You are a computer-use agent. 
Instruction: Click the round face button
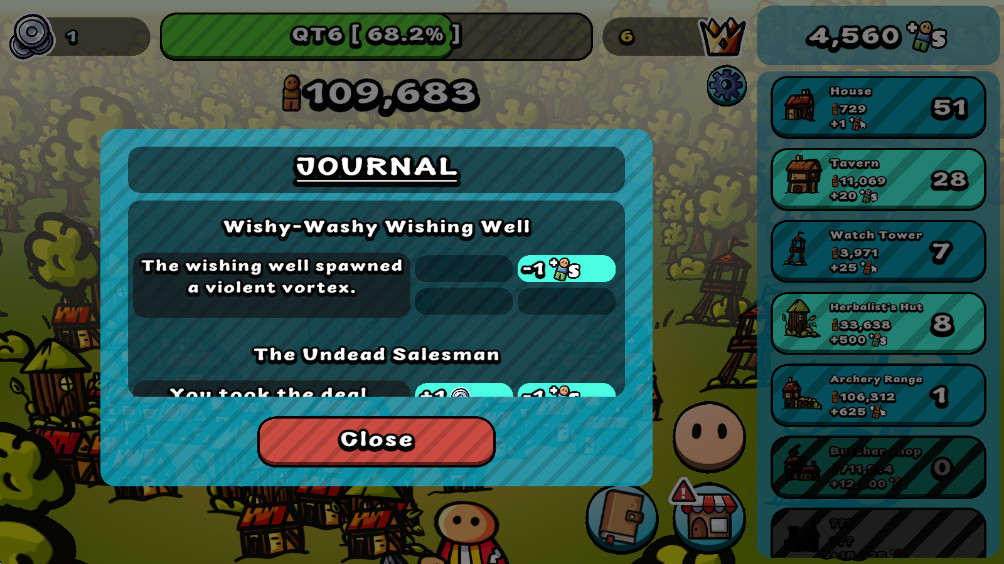(x=709, y=436)
